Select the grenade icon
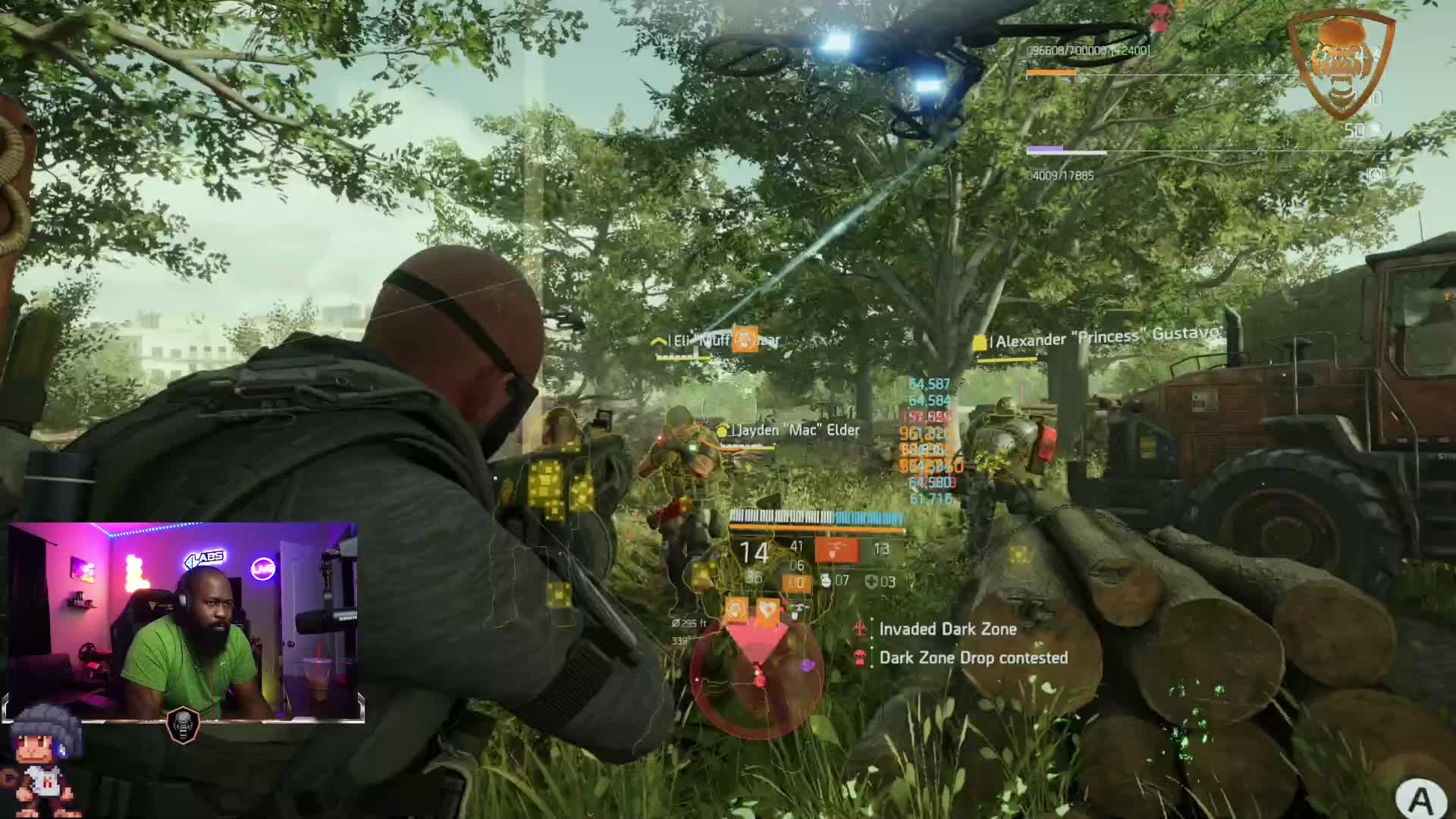This screenshot has height=819, width=1456. [826, 582]
